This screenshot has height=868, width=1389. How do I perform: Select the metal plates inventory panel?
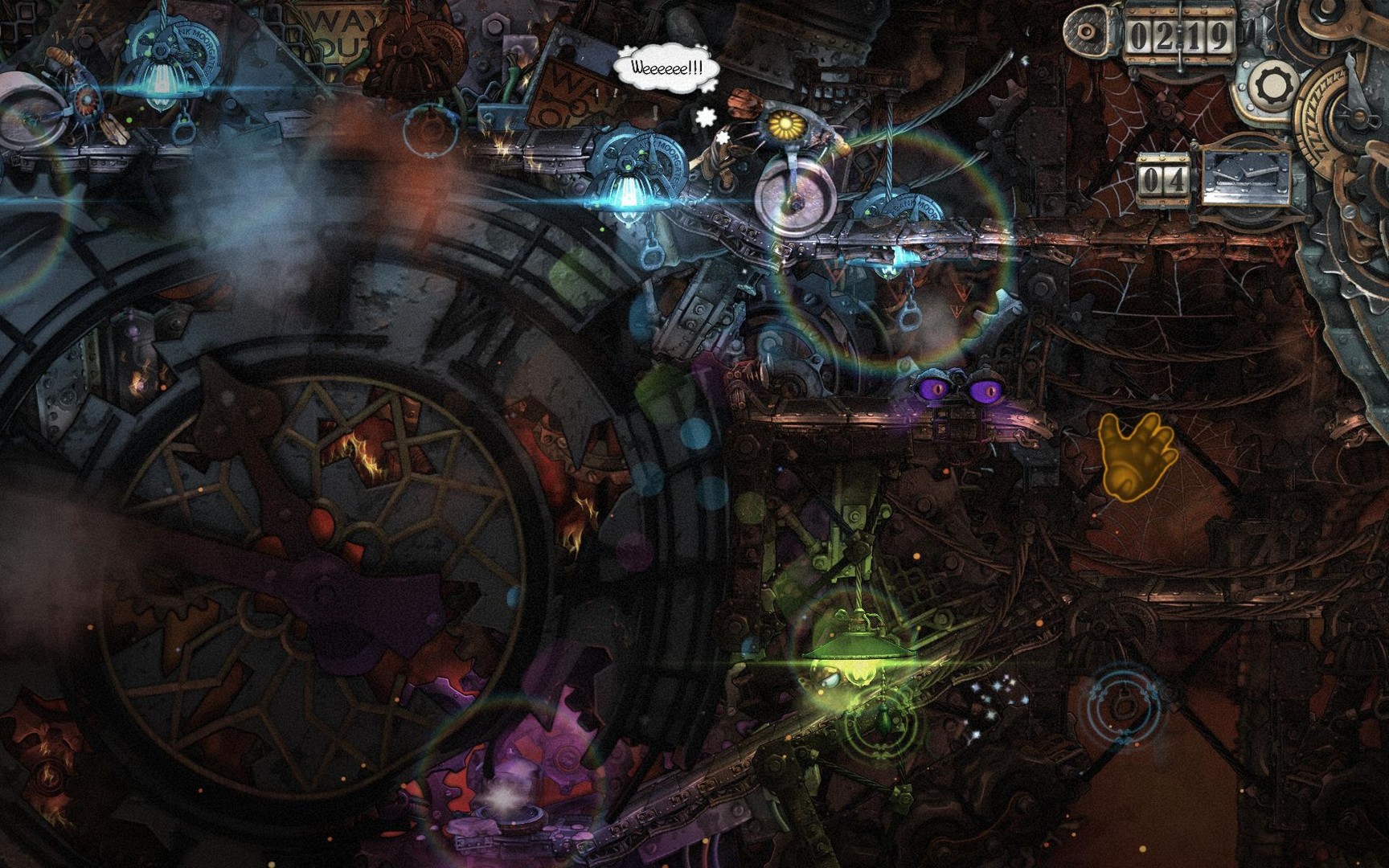1245,178
